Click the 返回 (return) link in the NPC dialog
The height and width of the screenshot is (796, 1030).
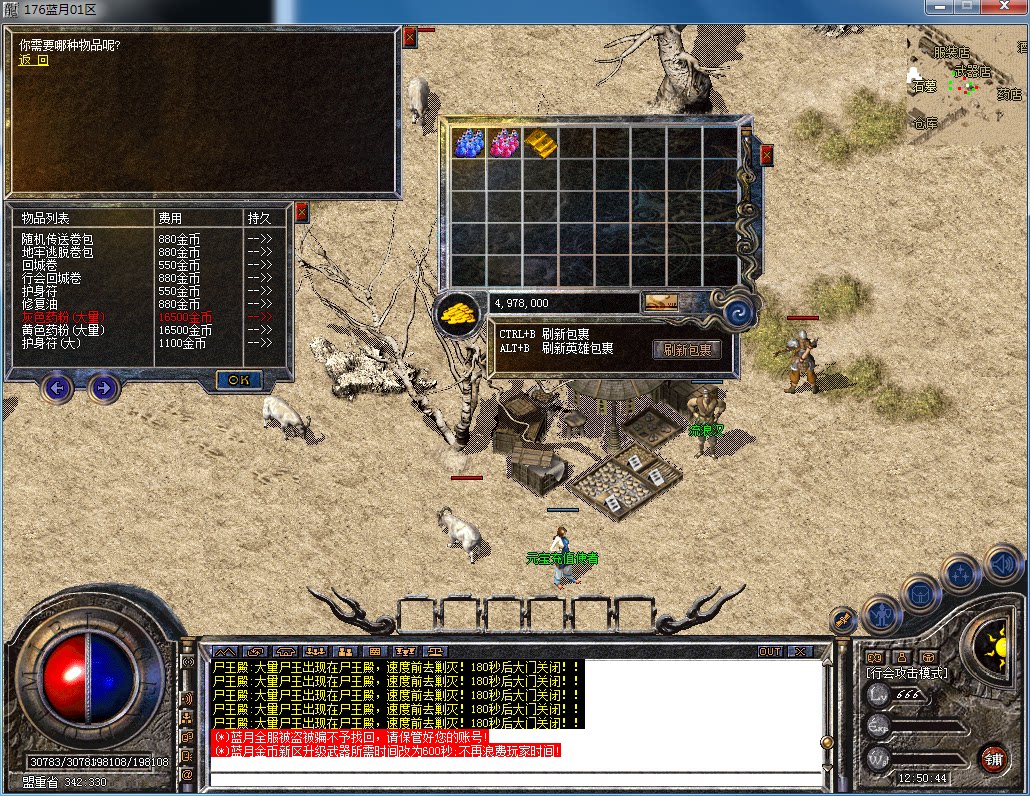click(33, 60)
